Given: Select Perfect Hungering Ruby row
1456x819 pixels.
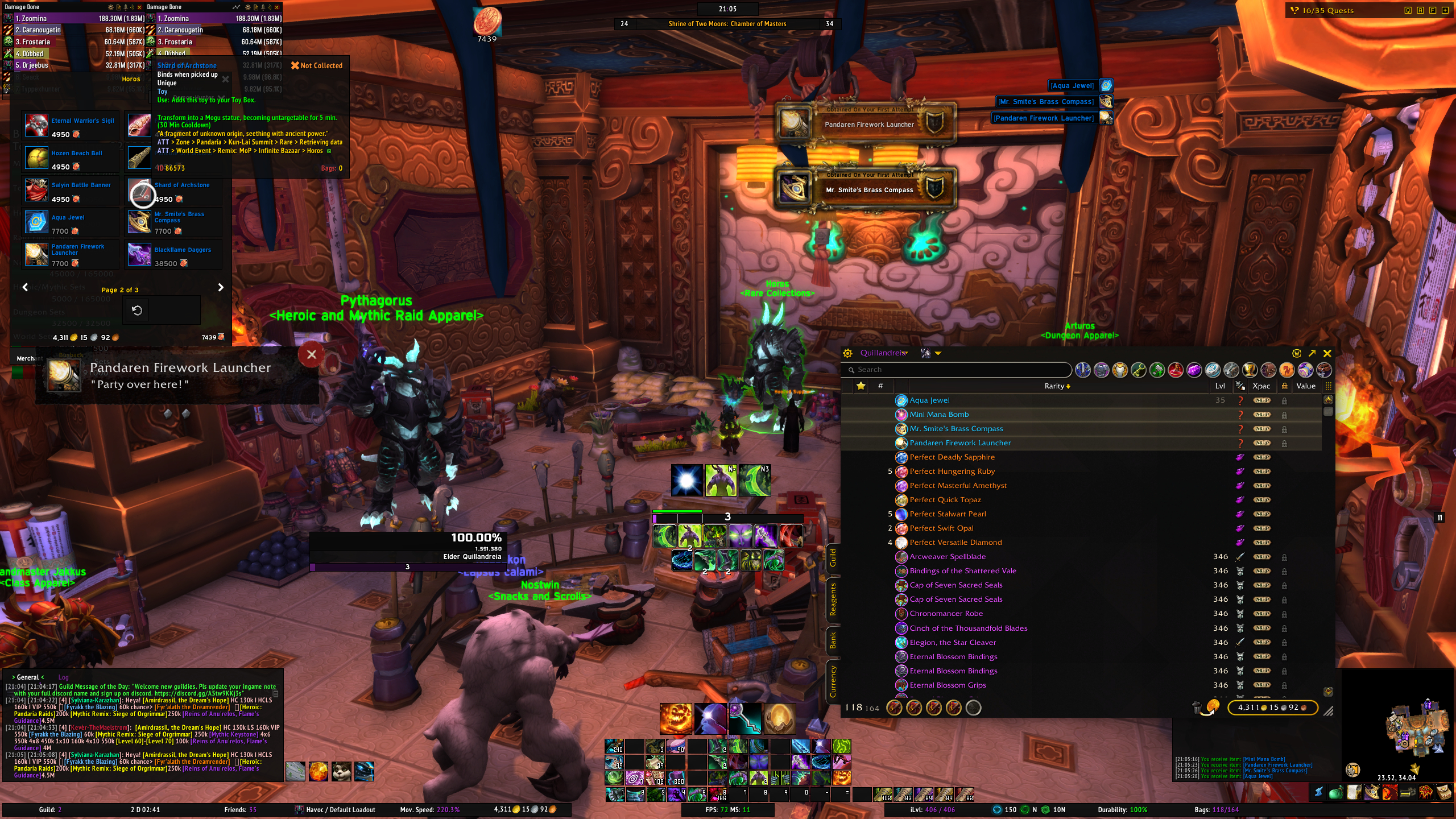Looking at the screenshot, I should coord(952,471).
